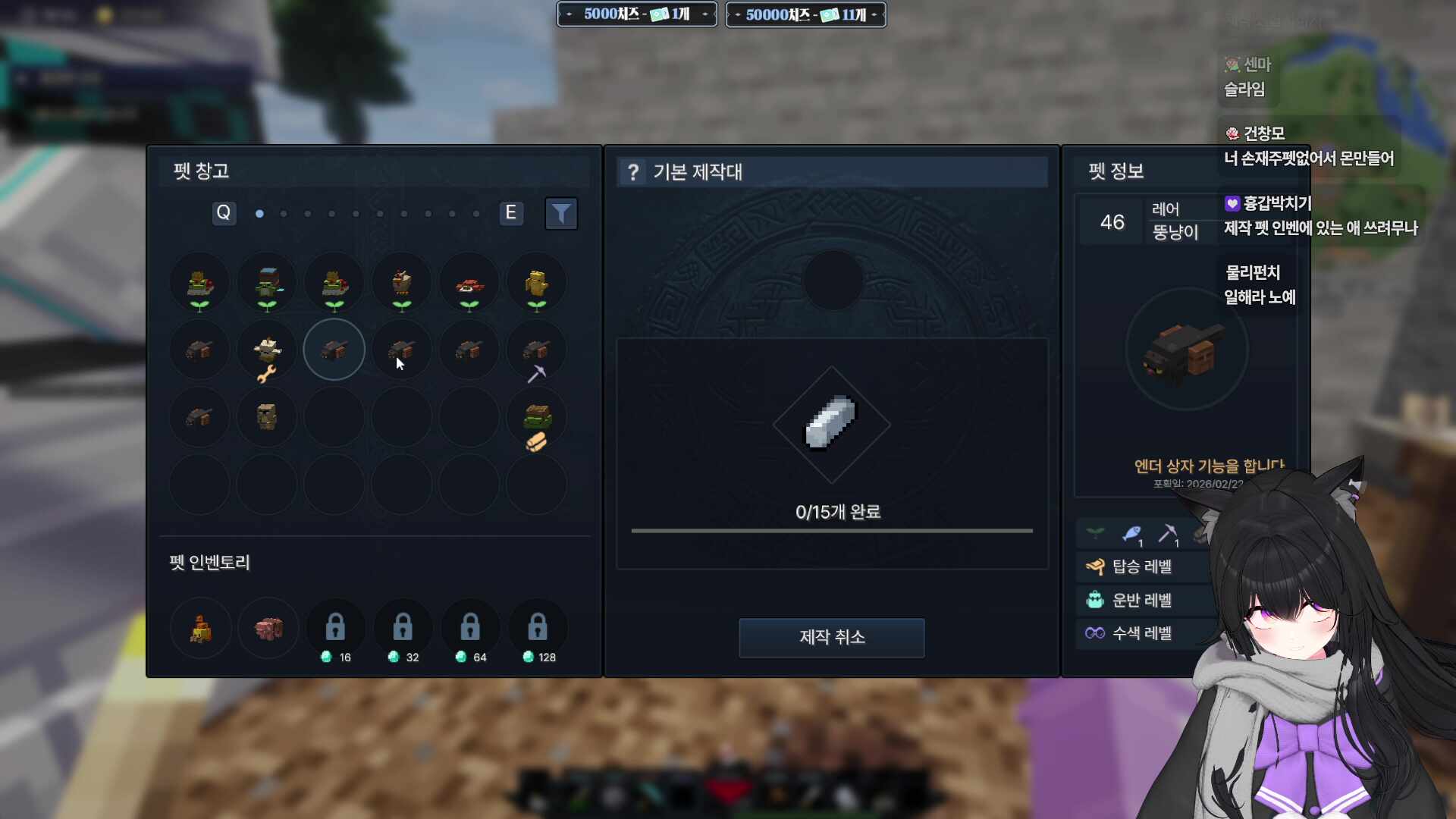Select the pet marked with a pickaxe icon

tap(535, 350)
